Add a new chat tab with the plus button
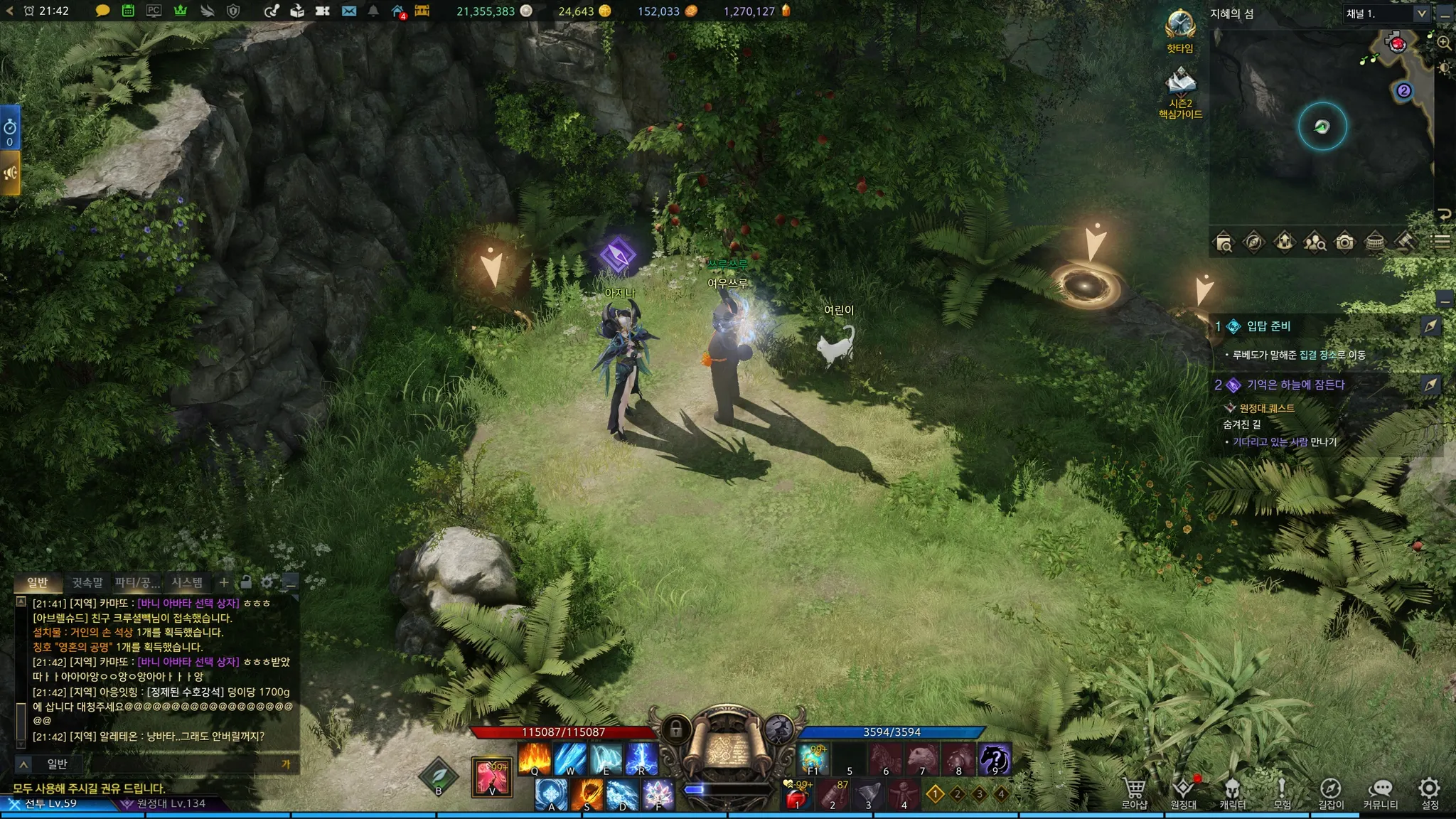Screen dimensions: 1456x819 [224, 582]
